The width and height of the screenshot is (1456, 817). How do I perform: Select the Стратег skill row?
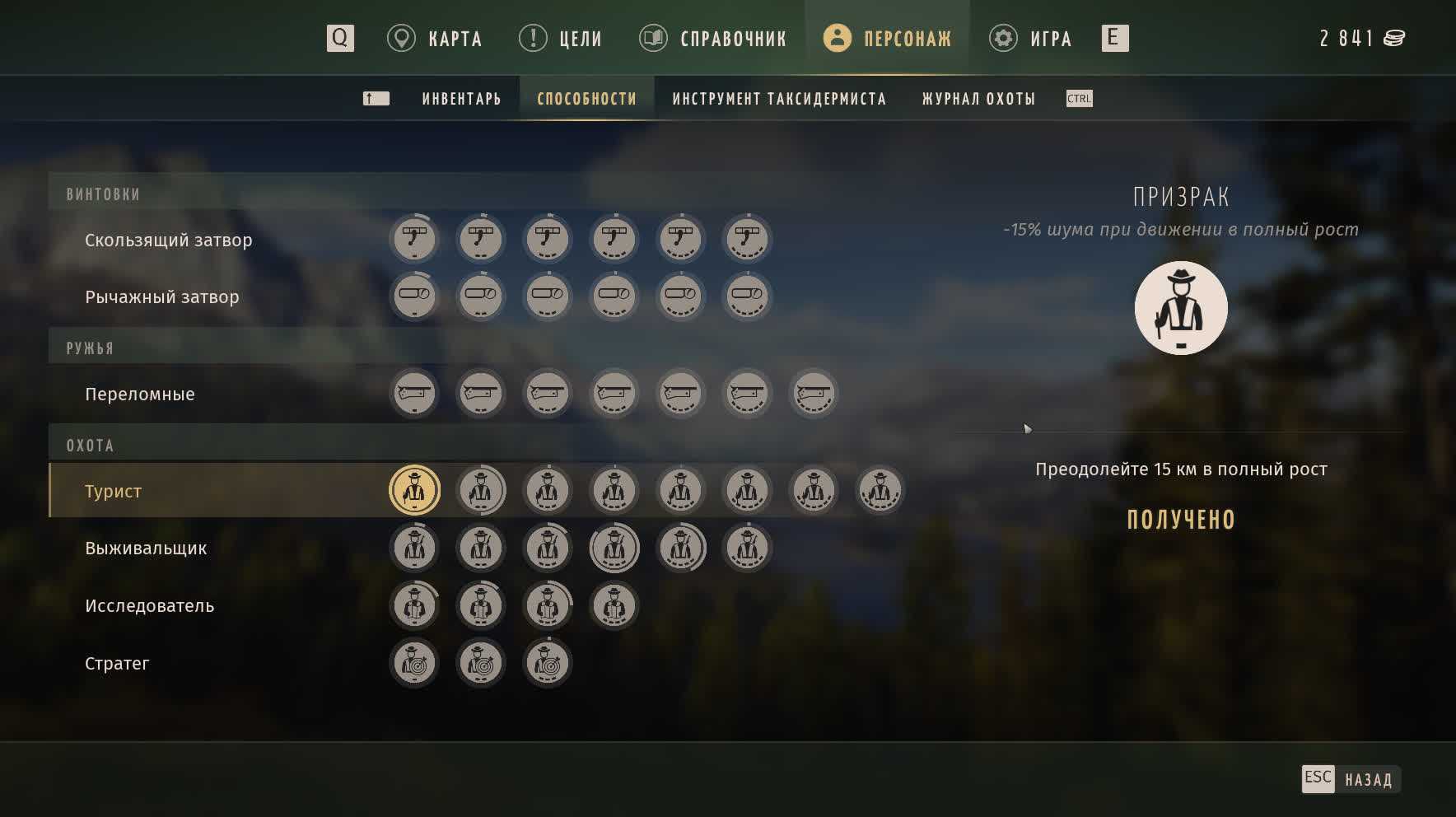(x=117, y=664)
